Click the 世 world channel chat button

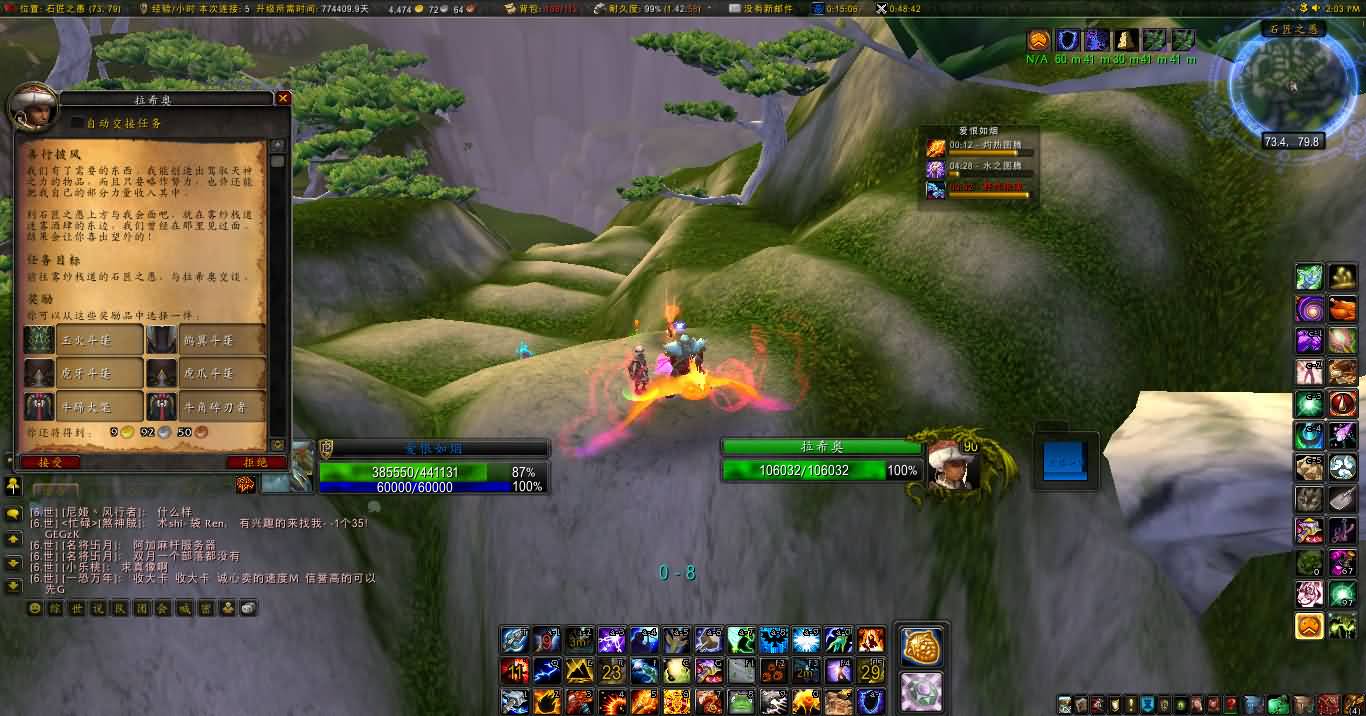pyautogui.click(x=77, y=608)
